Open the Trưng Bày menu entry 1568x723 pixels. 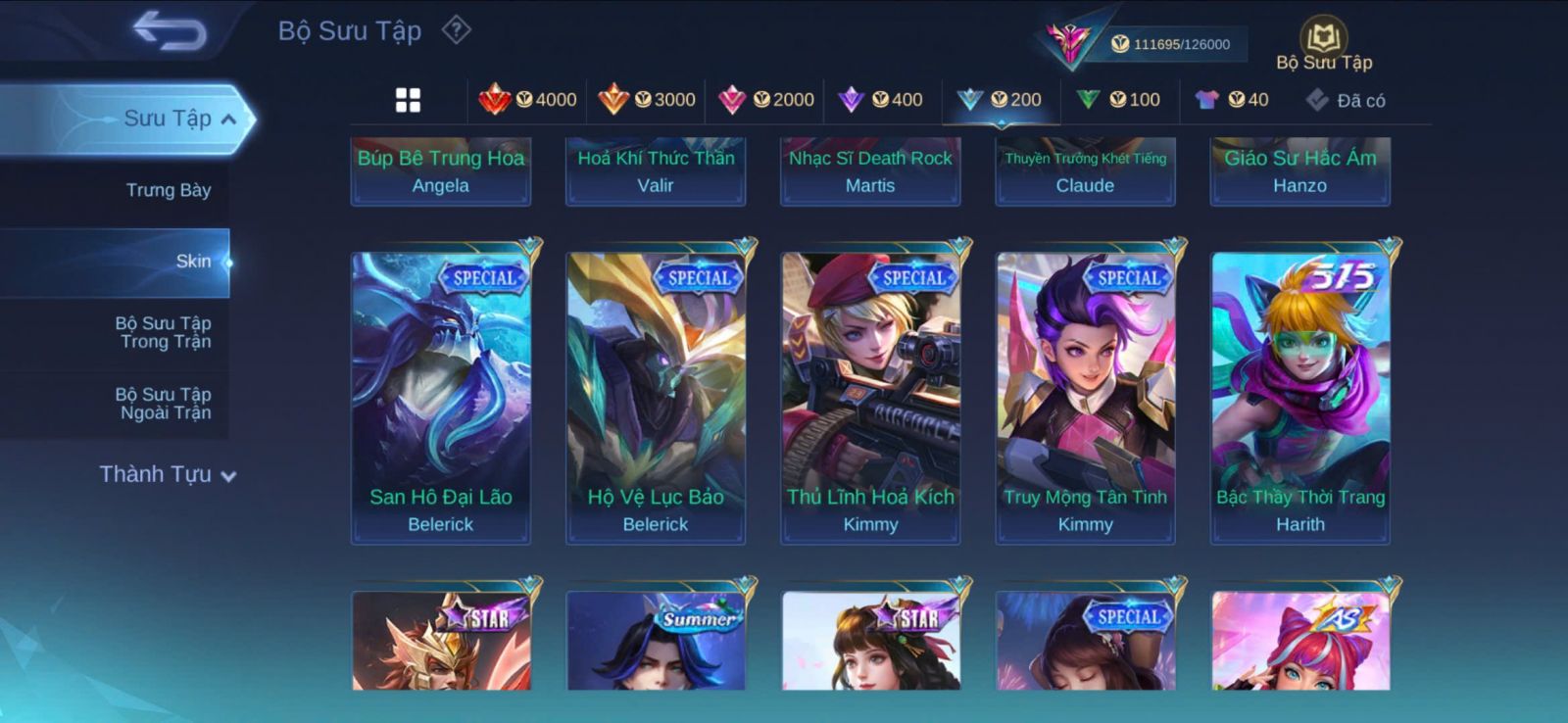click(x=169, y=190)
